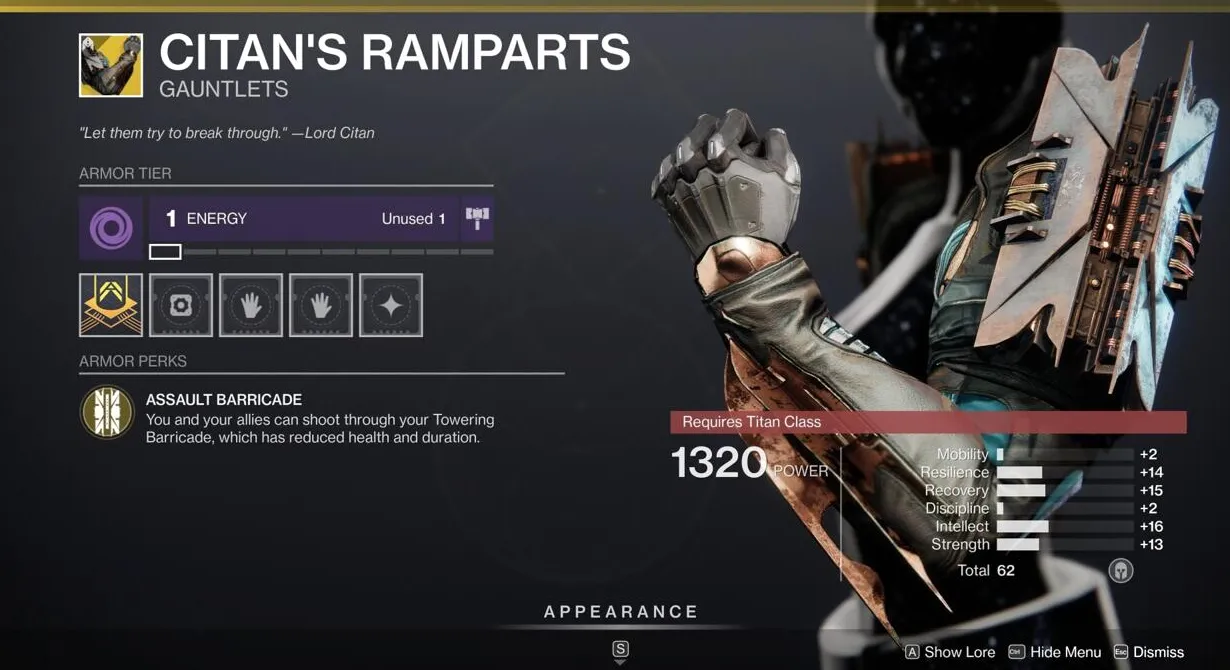
Task: Click the helmet icon next to Total
Action: coord(1120,570)
